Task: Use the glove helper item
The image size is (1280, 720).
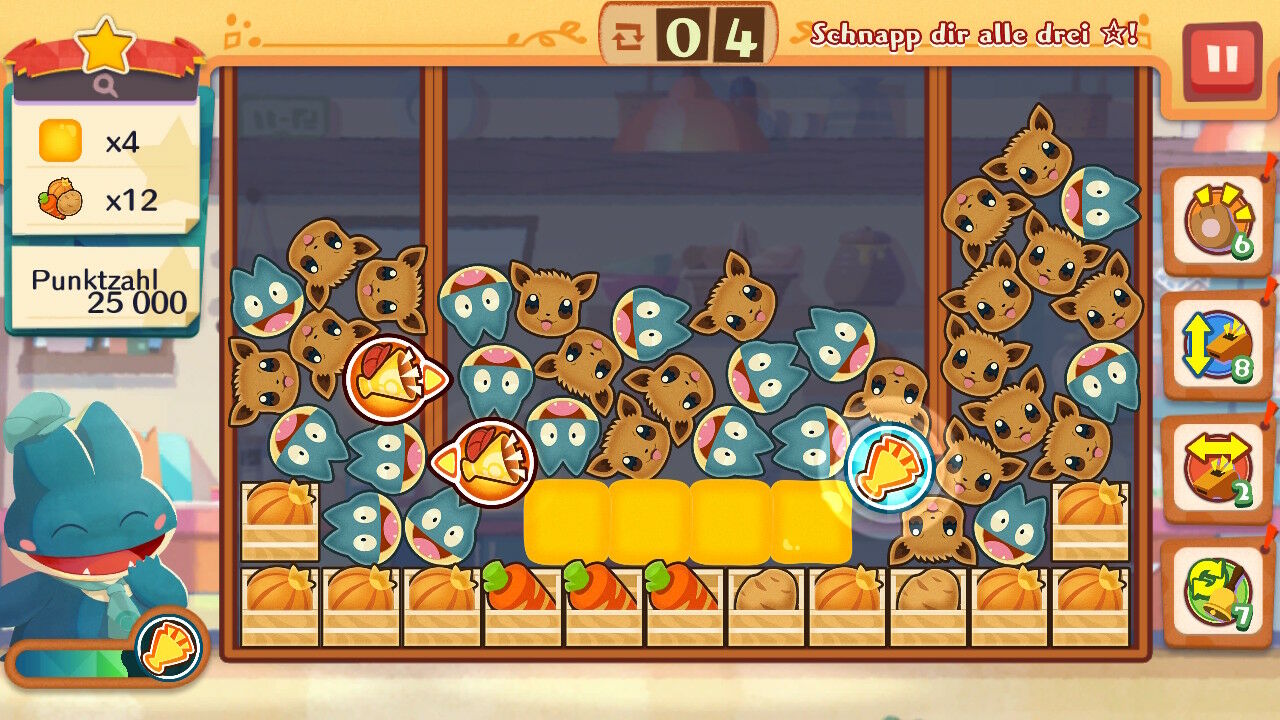Action: [1215, 220]
